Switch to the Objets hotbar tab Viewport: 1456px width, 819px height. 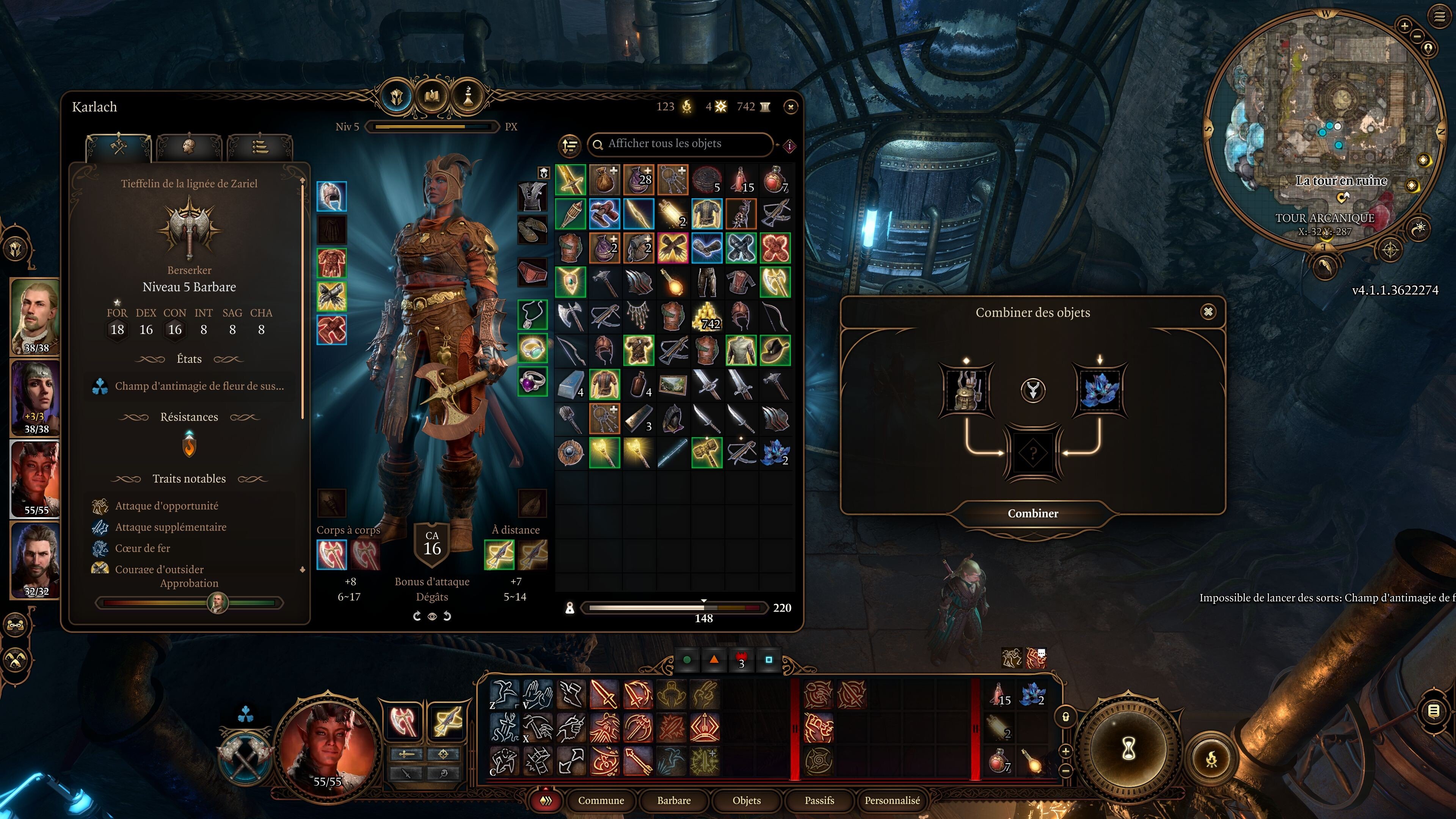point(746,800)
